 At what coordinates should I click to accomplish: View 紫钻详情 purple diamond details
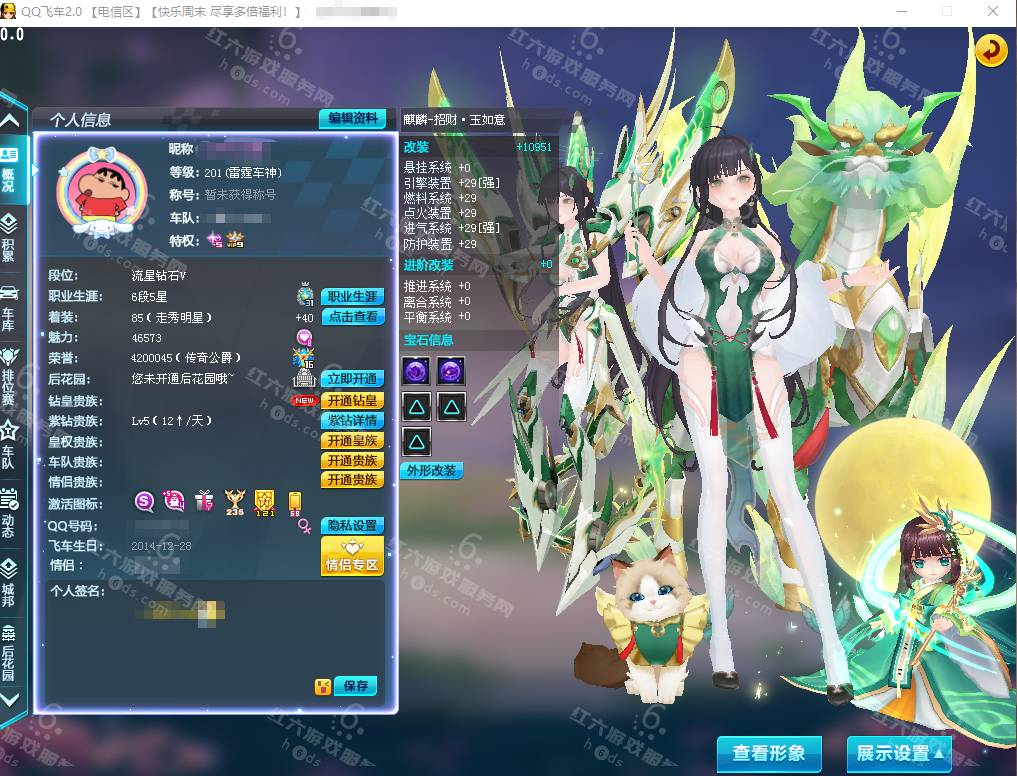[x=352, y=420]
